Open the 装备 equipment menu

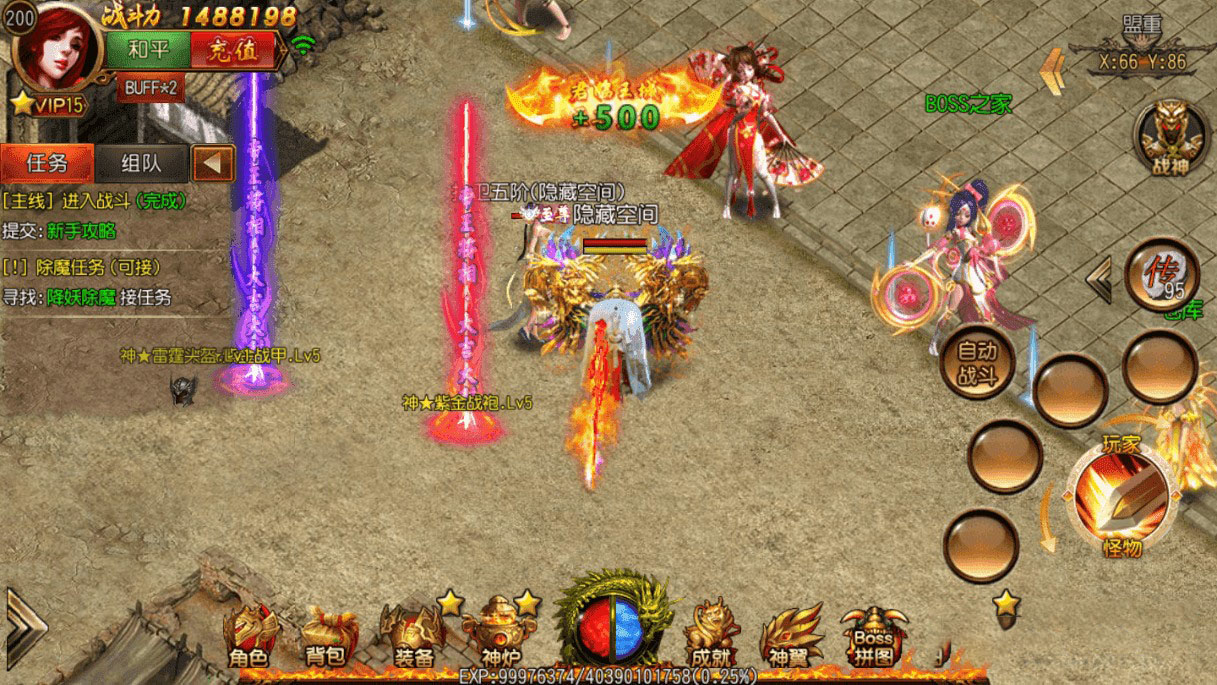(x=411, y=636)
